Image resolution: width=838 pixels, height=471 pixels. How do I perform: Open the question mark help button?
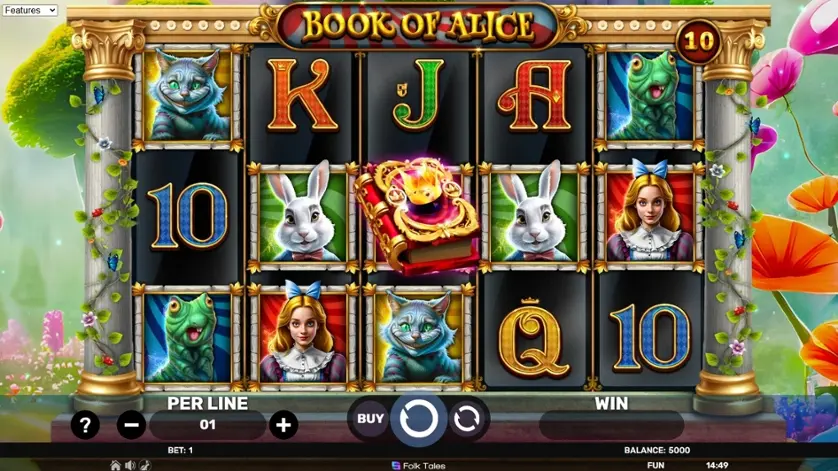85,425
